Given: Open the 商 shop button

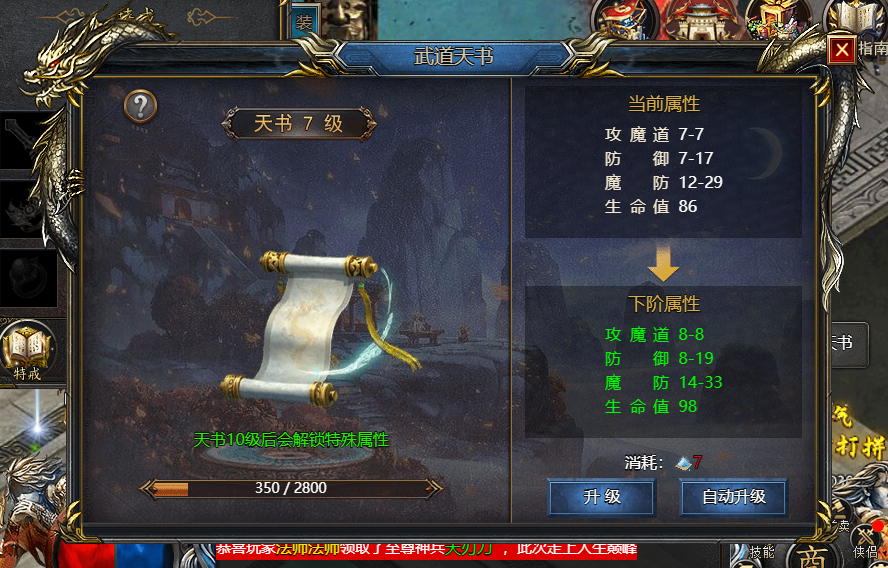Looking at the screenshot, I should tap(812, 556).
